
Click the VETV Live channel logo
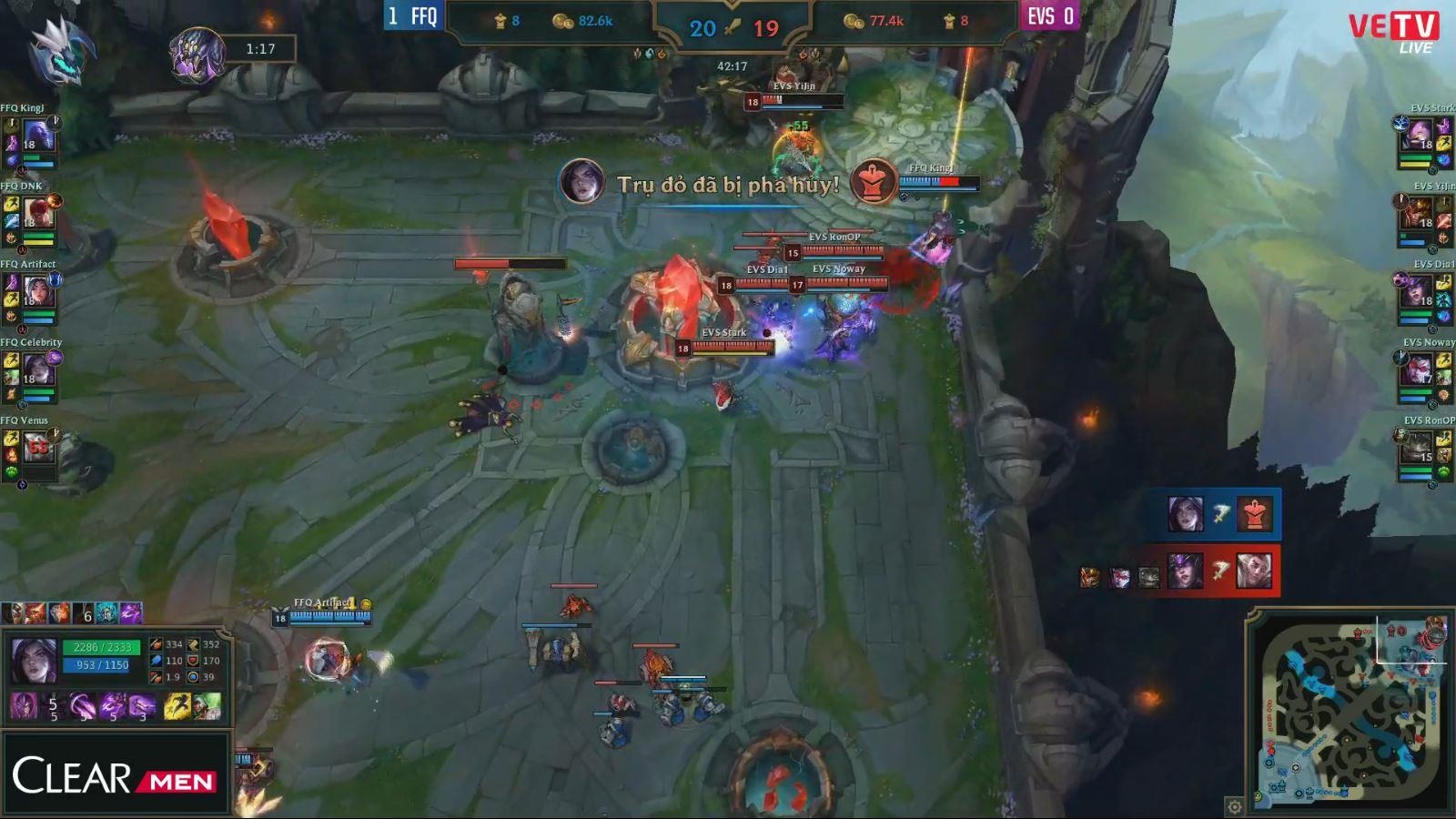(1393, 32)
